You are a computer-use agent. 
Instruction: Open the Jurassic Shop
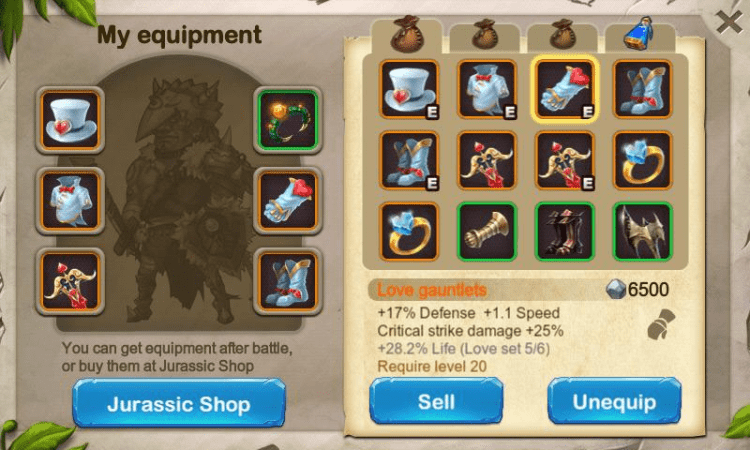point(175,405)
